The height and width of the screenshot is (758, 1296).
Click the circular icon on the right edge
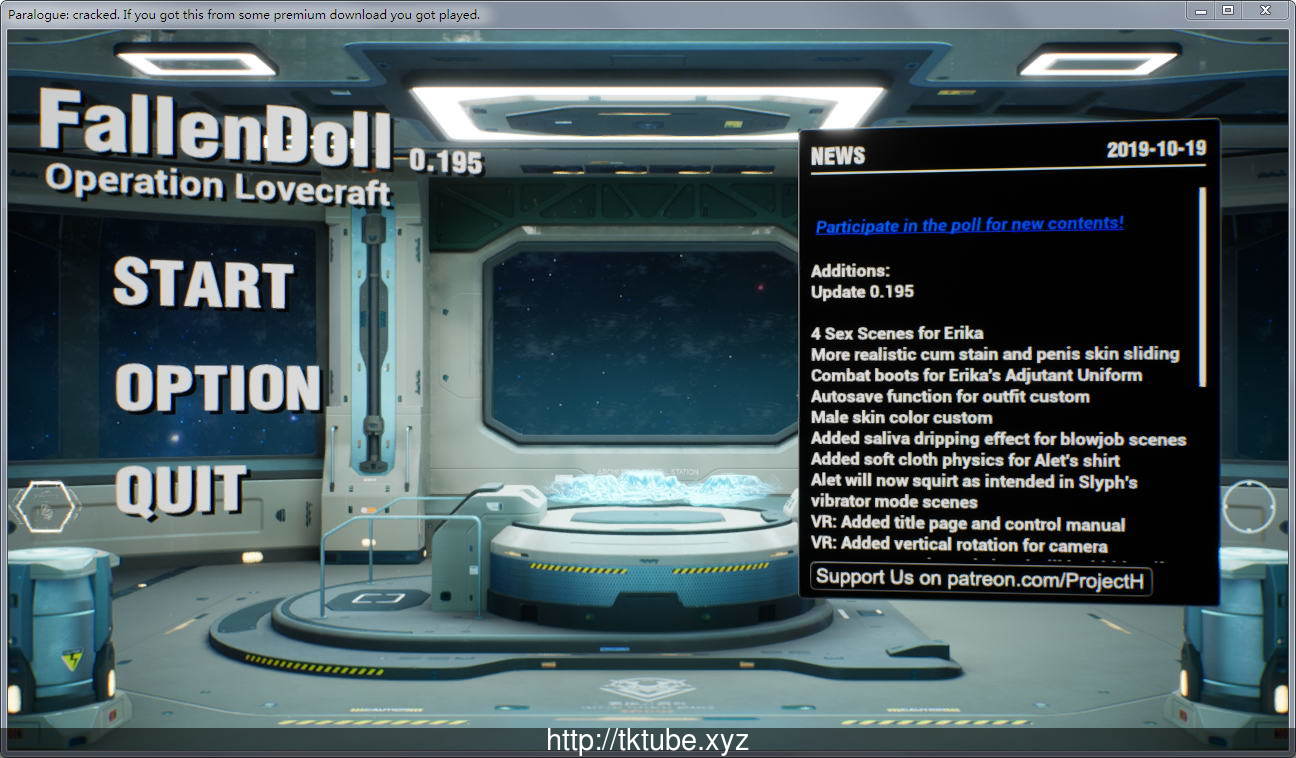click(1249, 507)
